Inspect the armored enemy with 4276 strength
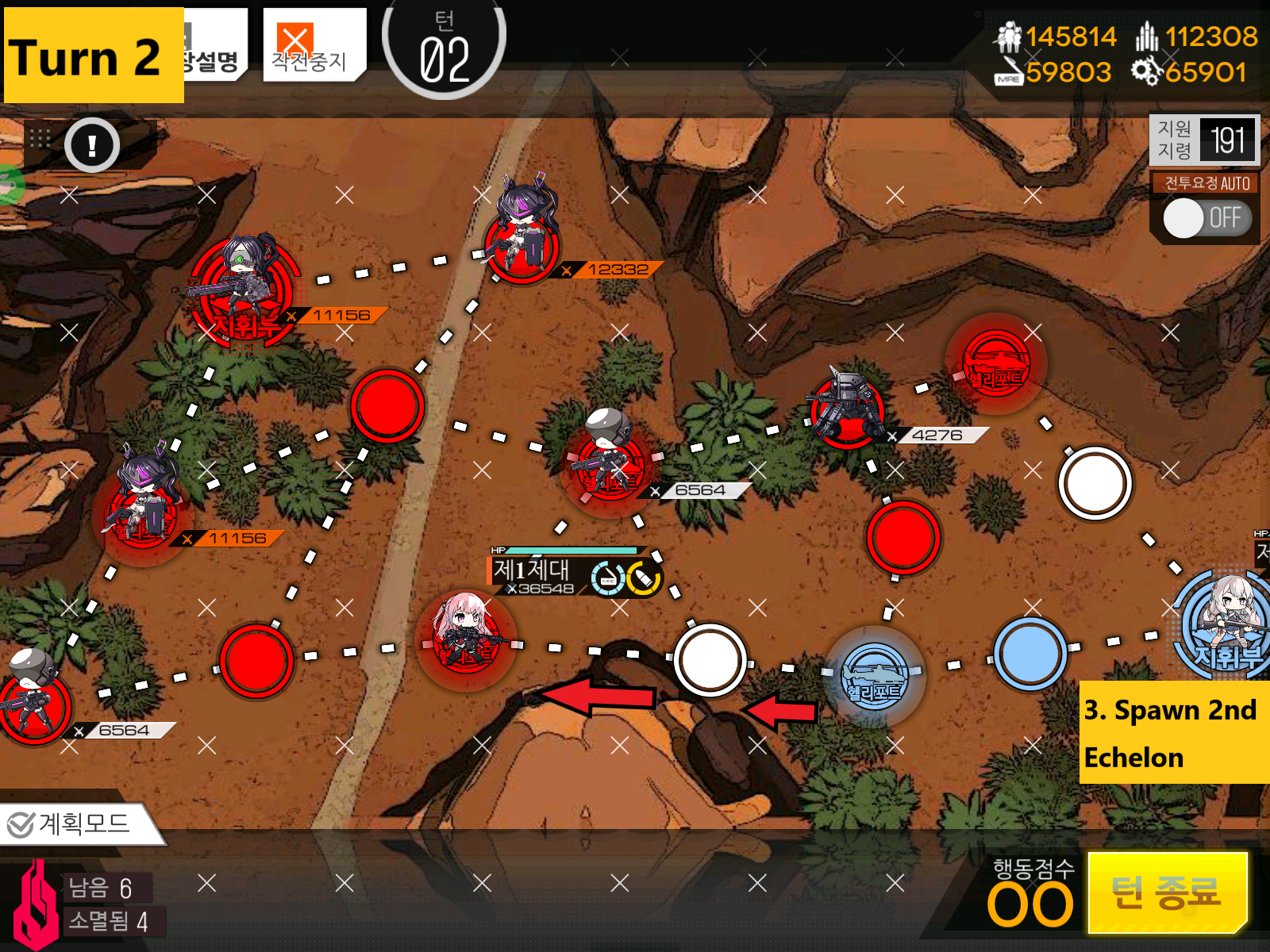Screen dimensions: 1270x952 (847, 407)
